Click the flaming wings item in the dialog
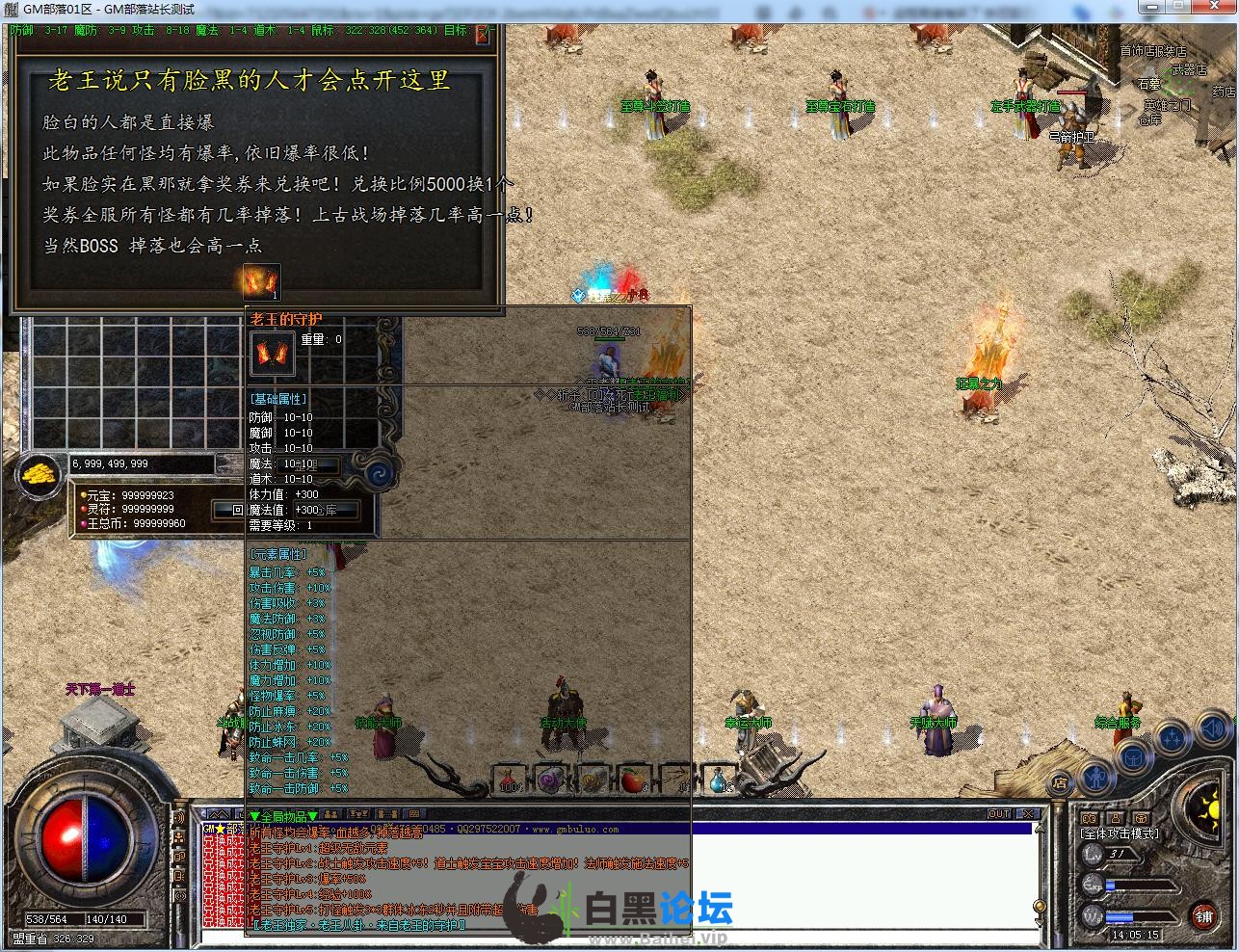 pos(261,282)
